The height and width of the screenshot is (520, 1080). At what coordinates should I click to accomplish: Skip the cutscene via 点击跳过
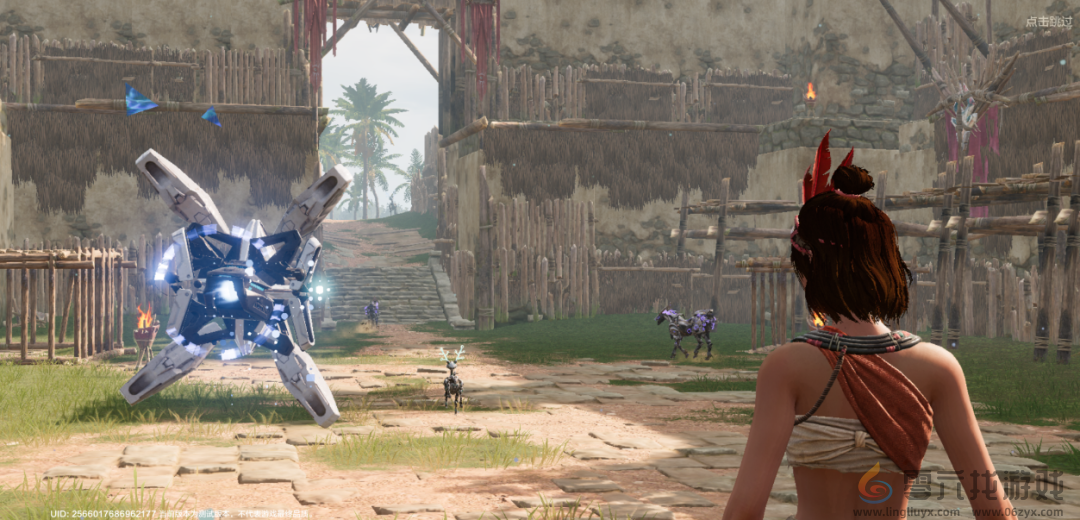(x=1048, y=21)
